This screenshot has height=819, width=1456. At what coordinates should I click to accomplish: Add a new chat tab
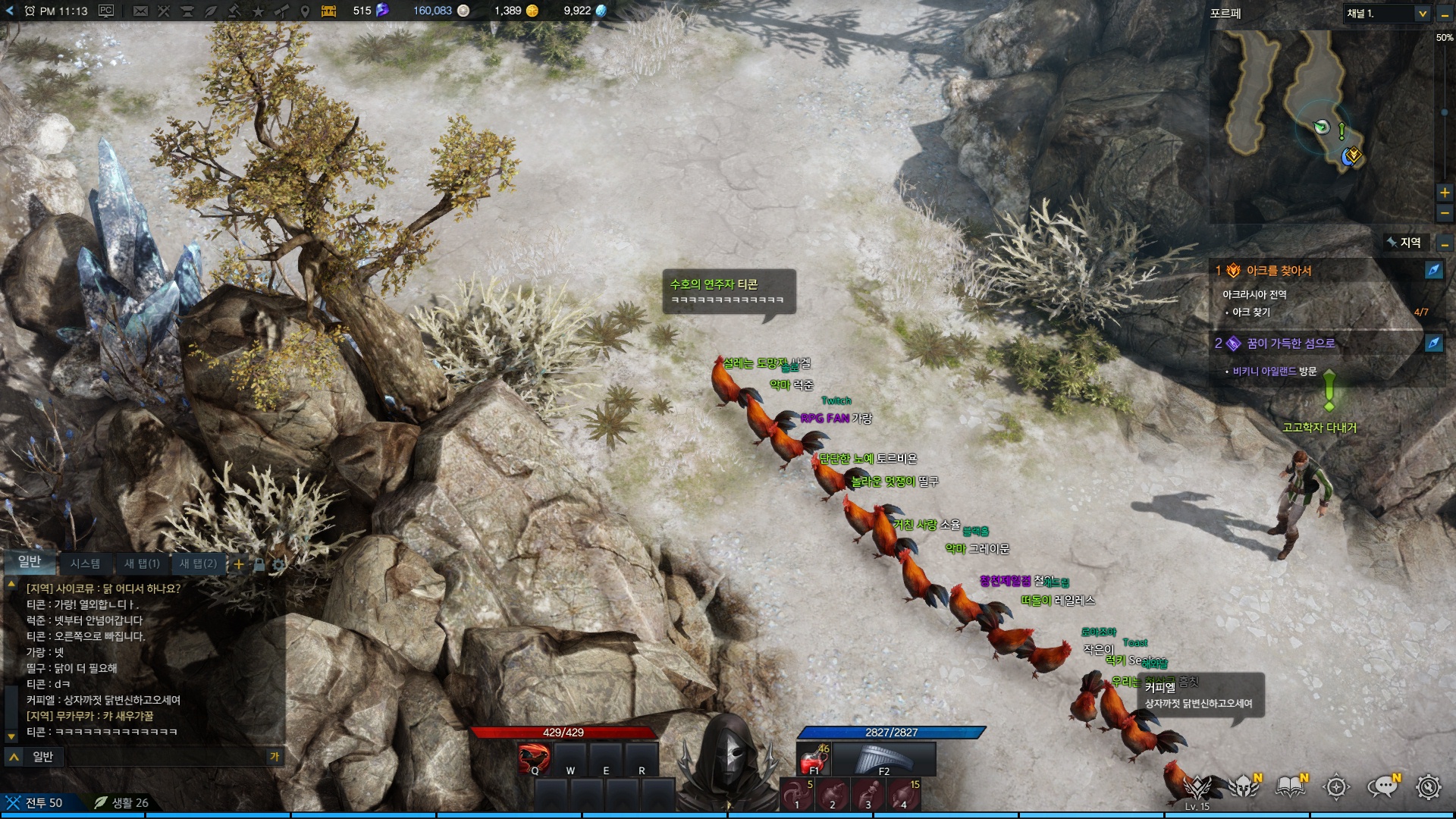point(239,564)
